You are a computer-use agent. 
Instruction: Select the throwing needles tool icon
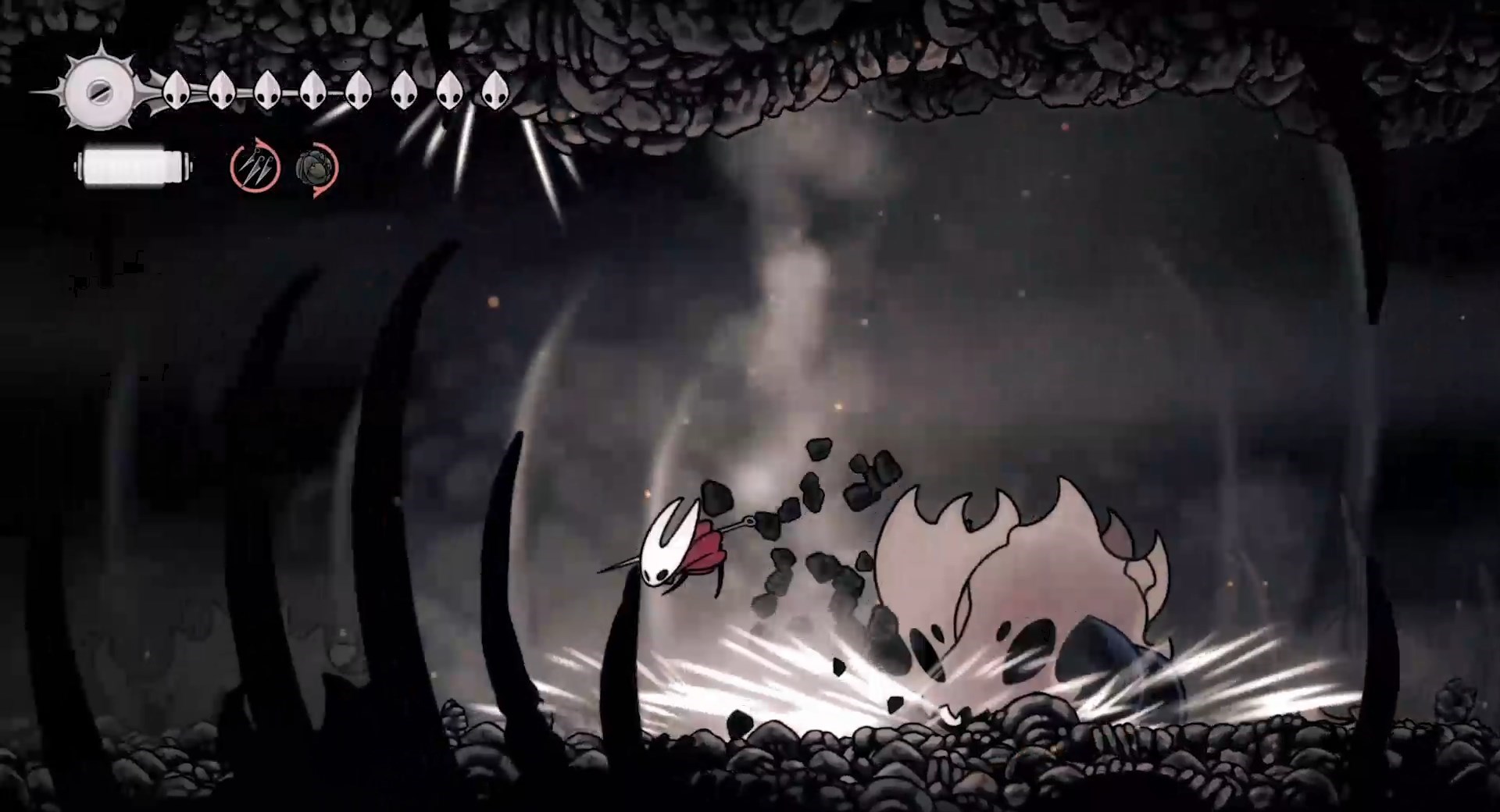(x=256, y=166)
